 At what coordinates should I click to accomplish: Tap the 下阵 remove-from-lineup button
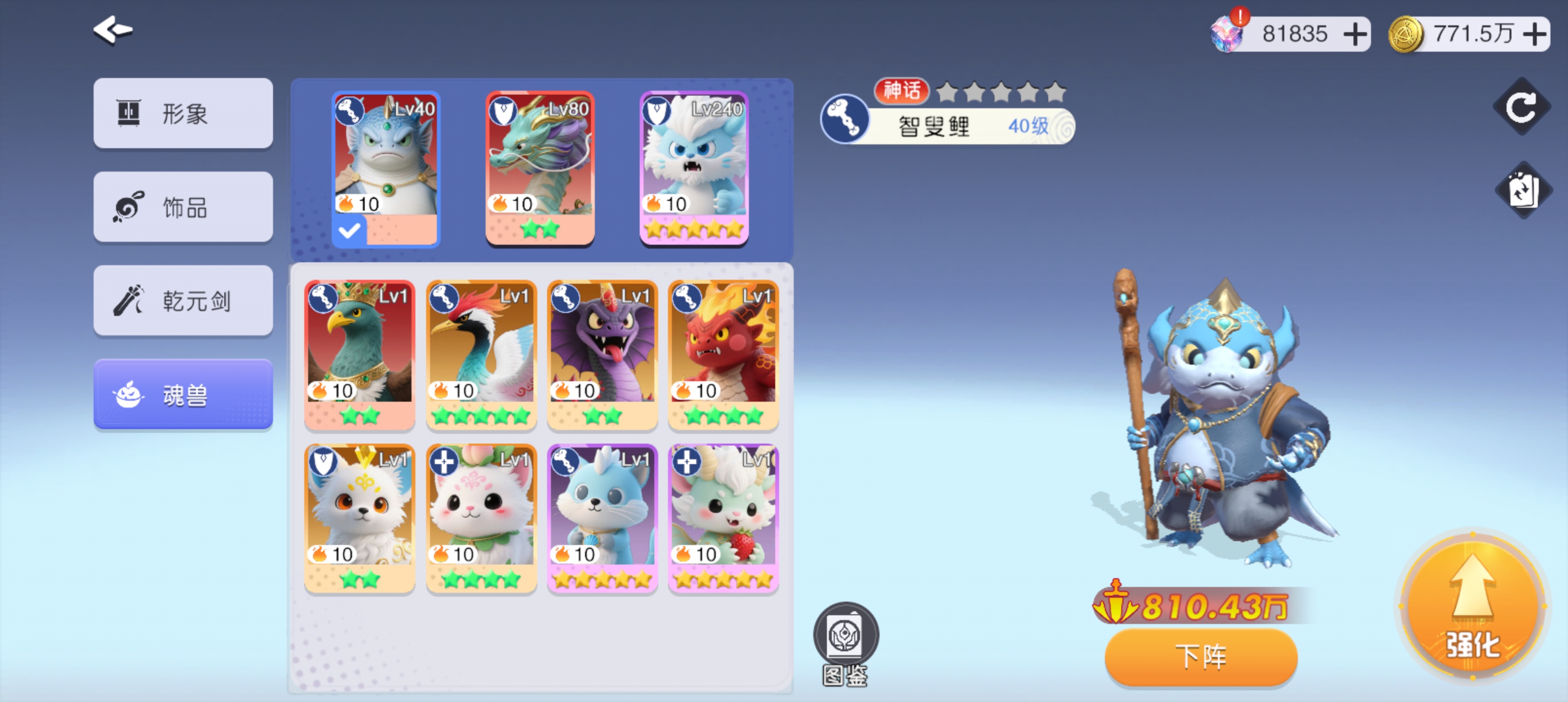[1200, 657]
